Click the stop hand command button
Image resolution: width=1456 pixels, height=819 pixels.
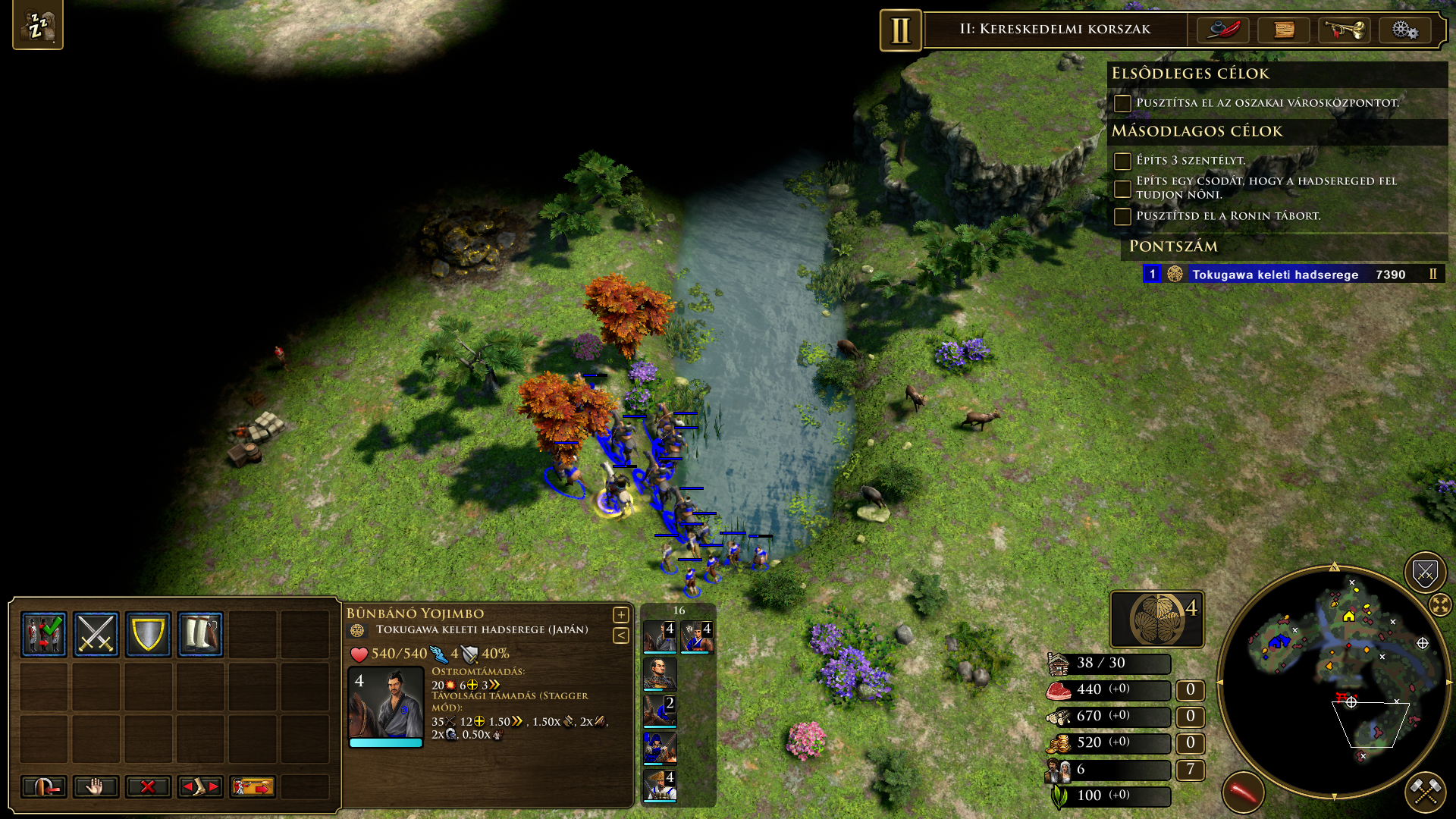pyautogui.click(x=96, y=787)
